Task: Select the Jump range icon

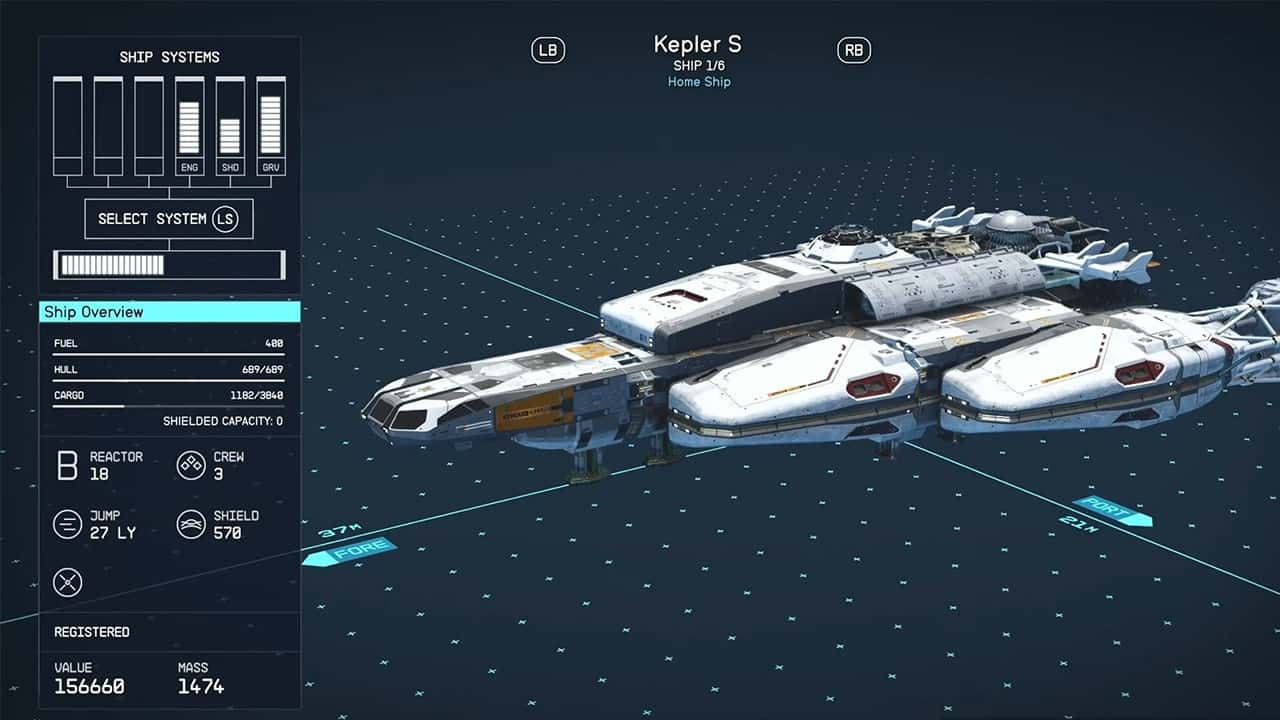Action: (67, 524)
